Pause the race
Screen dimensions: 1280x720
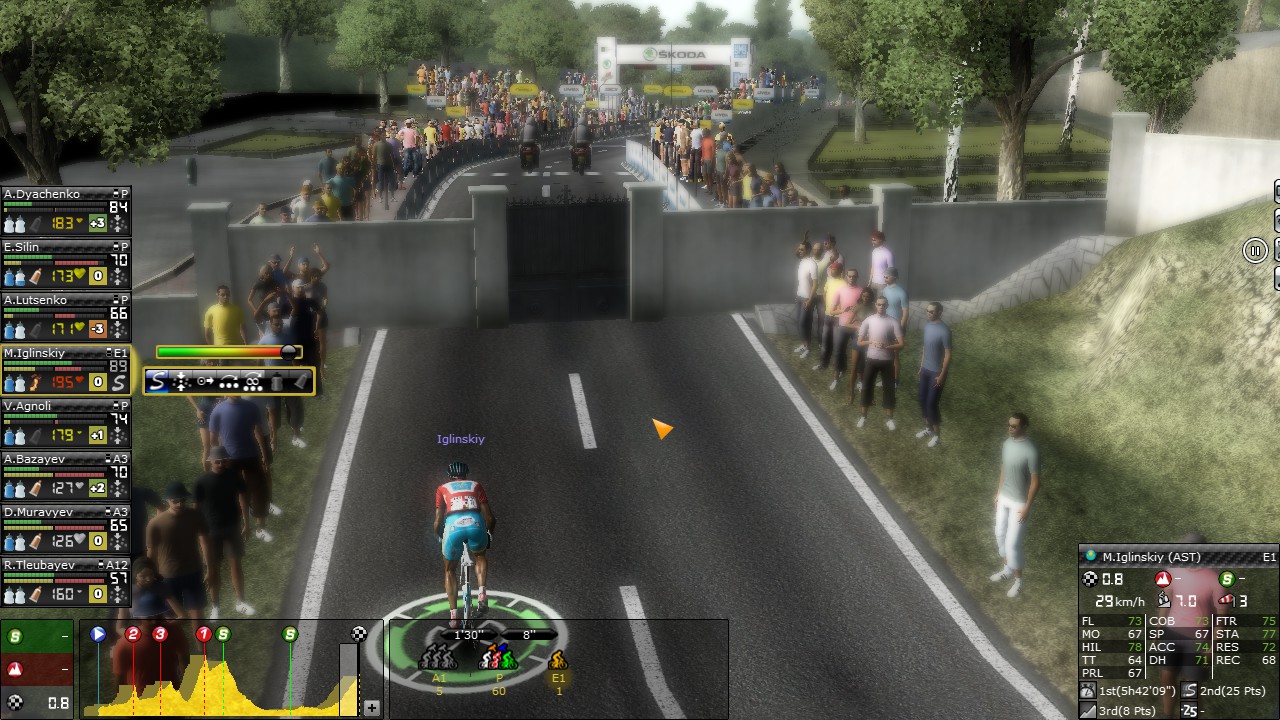[x=1255, y=251]
